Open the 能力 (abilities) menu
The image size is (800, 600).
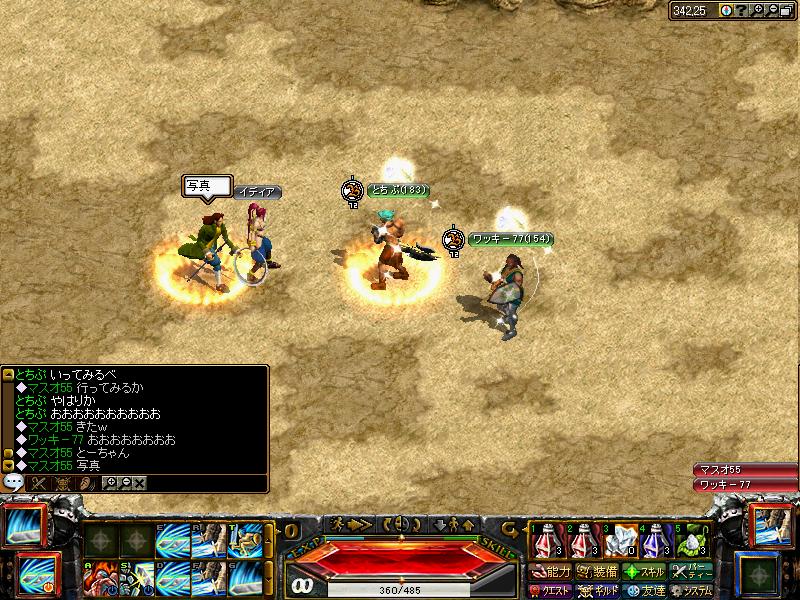point(552,572)
